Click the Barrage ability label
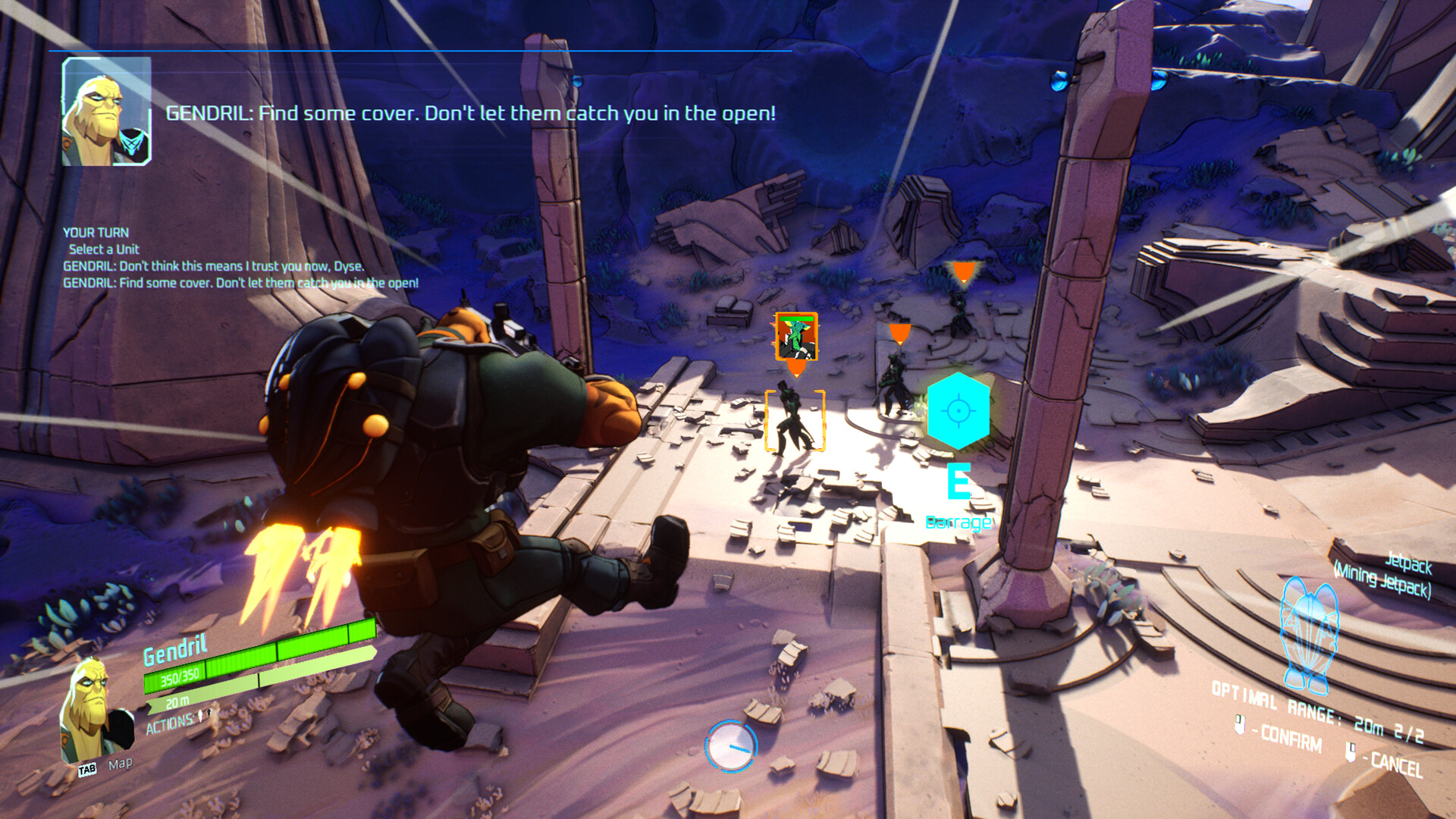 tap(959, 522)
